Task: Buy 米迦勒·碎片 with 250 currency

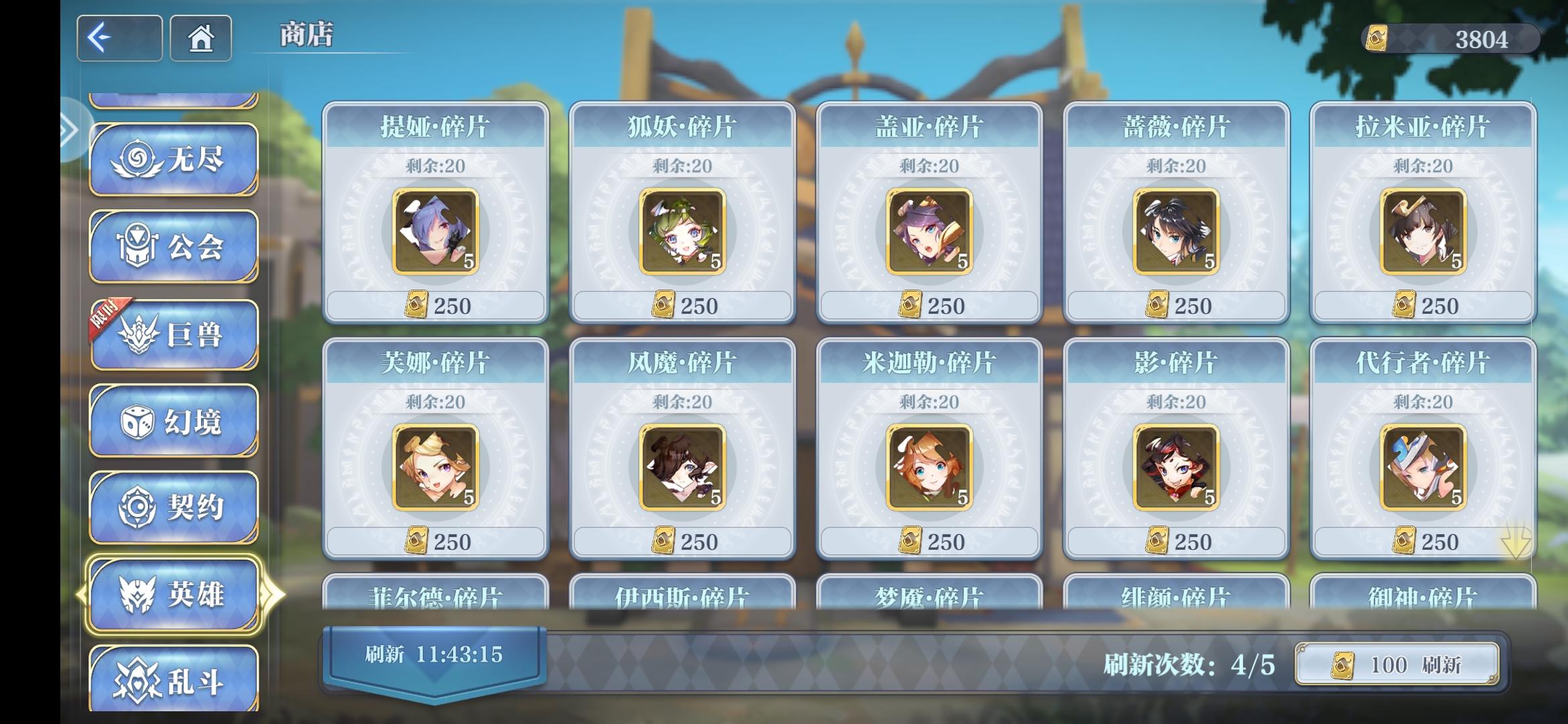Action: tap(928, 540)
